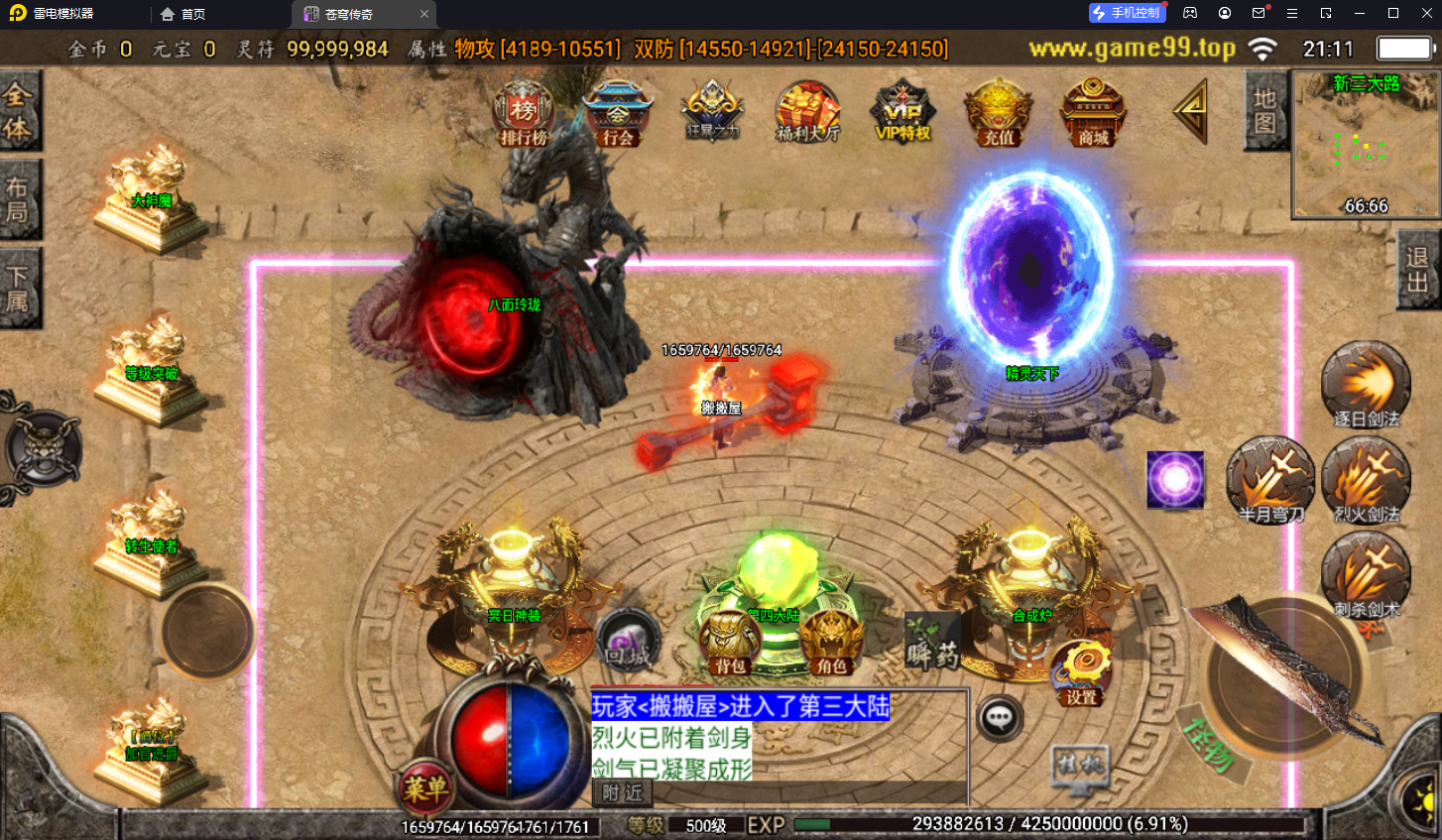The height and width of the screenshot is (840, 1442).
Task: Open the VIP特权 privileges icon
Action: [902, 114]
